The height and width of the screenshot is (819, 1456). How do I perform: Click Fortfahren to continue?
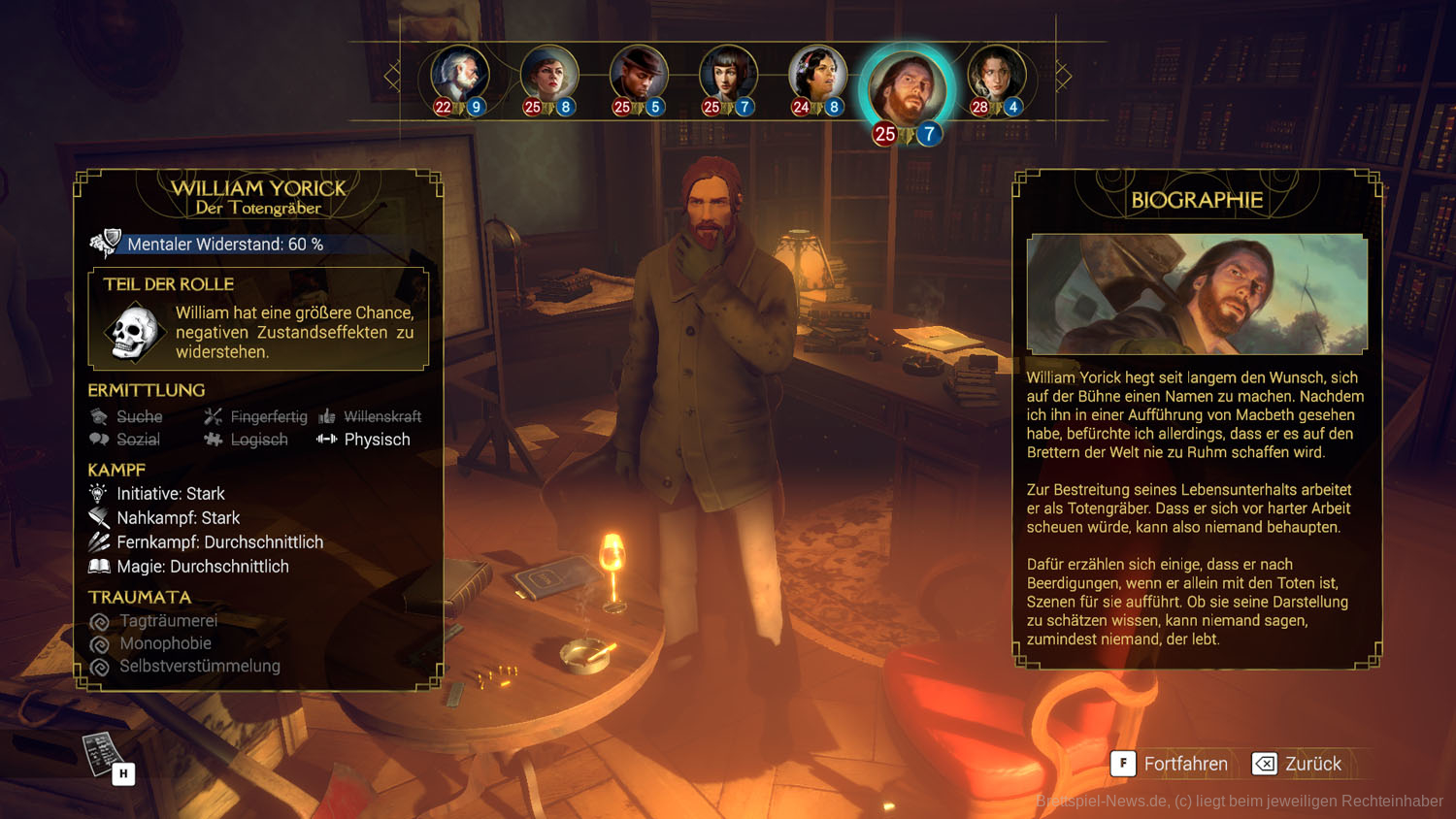[1171, 764]
